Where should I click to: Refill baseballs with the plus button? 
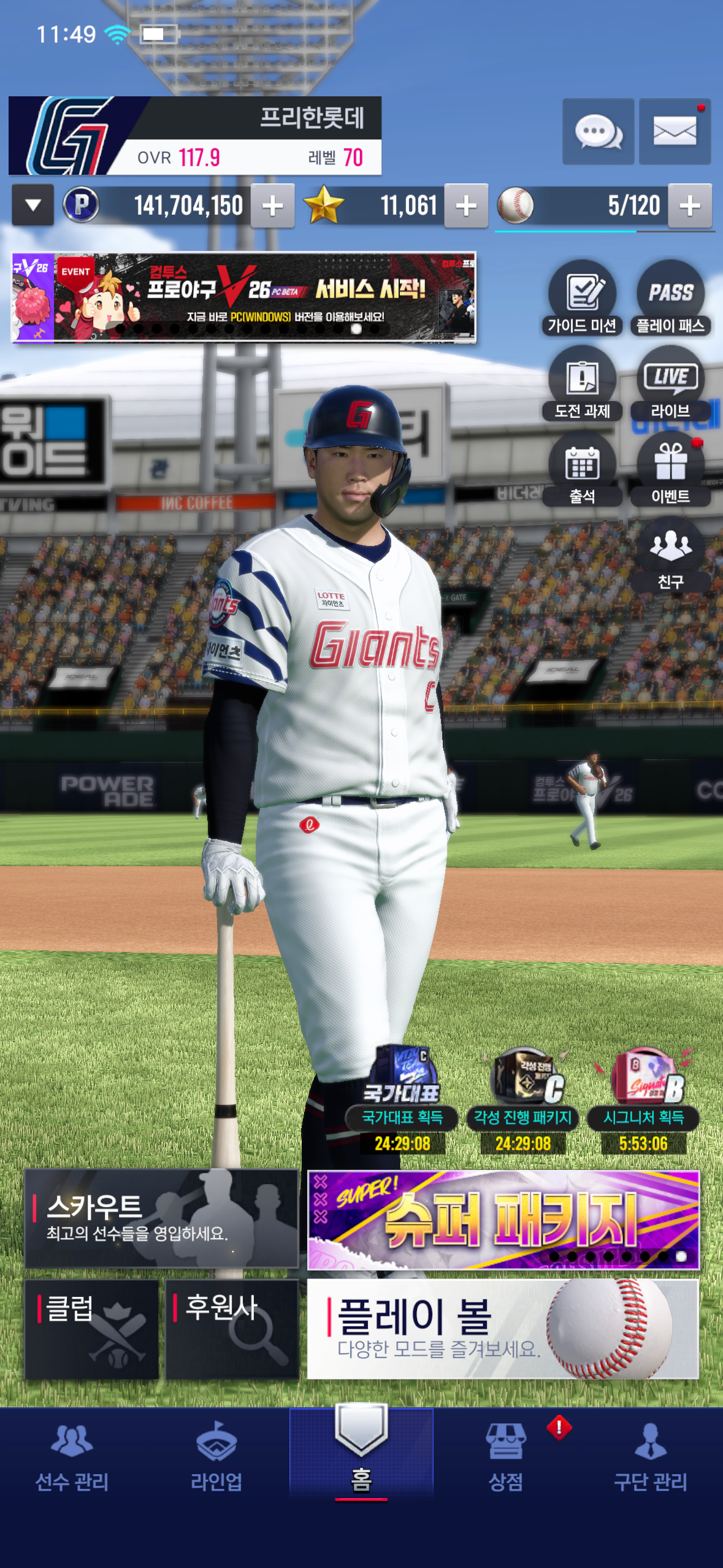(x=690, y=206)
